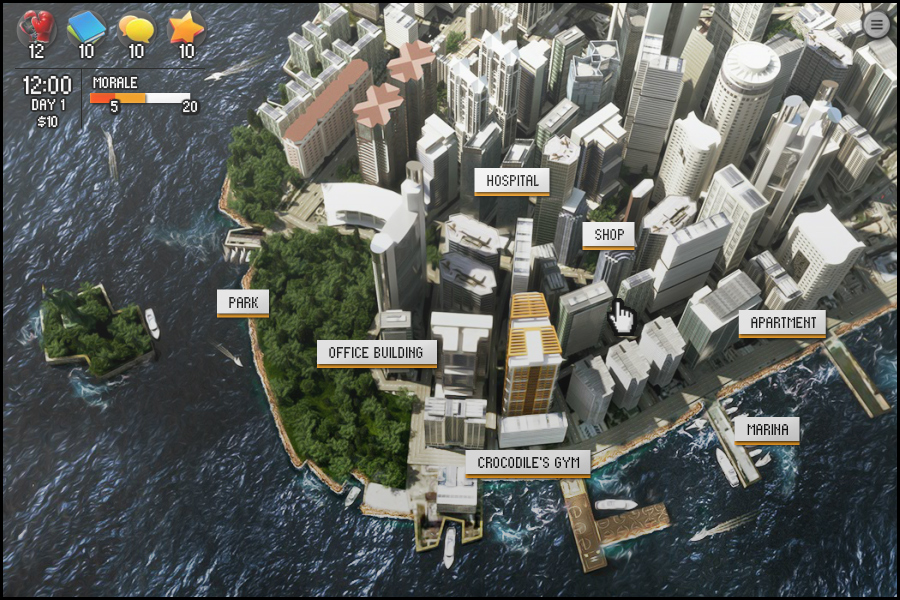Visit the Shop map label
Image resolution: width=900 pixels, height=600 pixels.
coord(609,236)
